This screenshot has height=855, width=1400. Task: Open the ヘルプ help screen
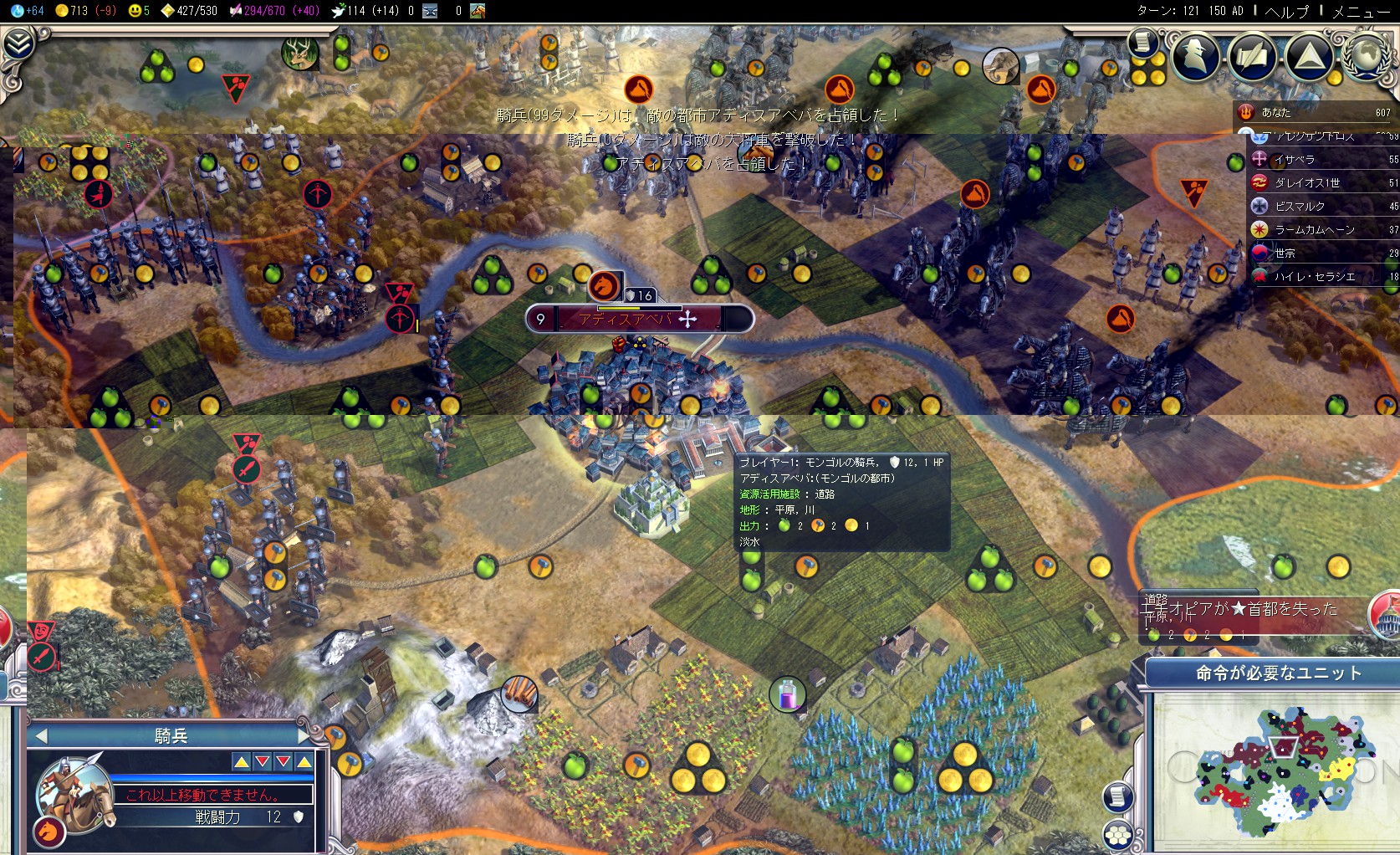coord(1287,11)
